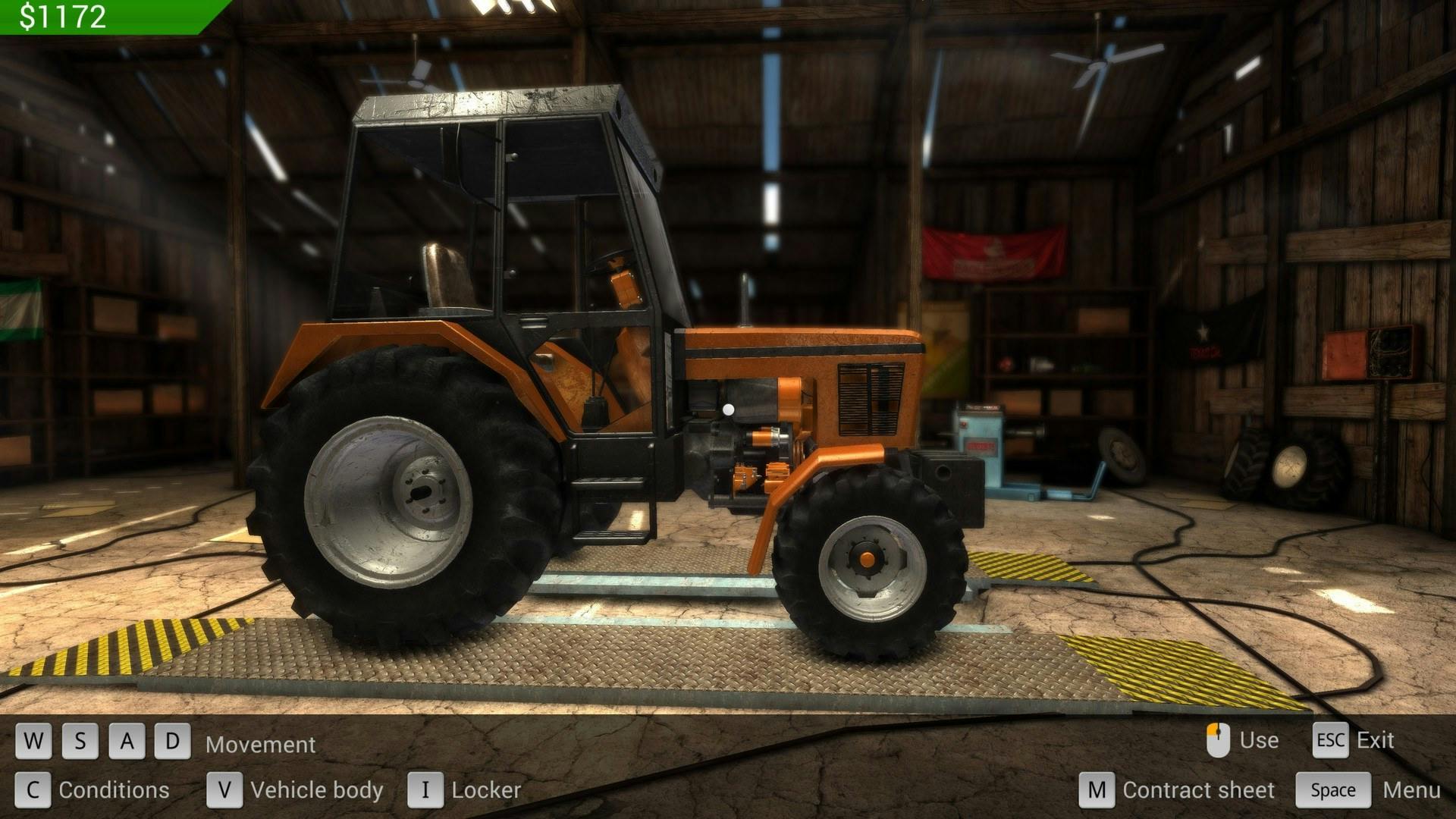
Task: Click the mouse icon next to Use
Action: coord(1218,739)
